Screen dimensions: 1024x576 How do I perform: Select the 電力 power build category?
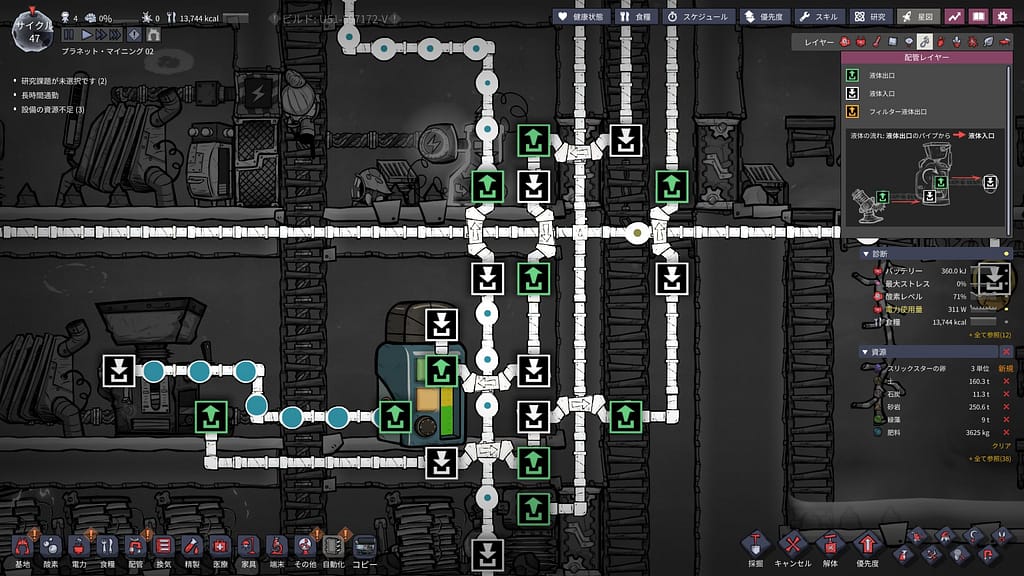79,548
